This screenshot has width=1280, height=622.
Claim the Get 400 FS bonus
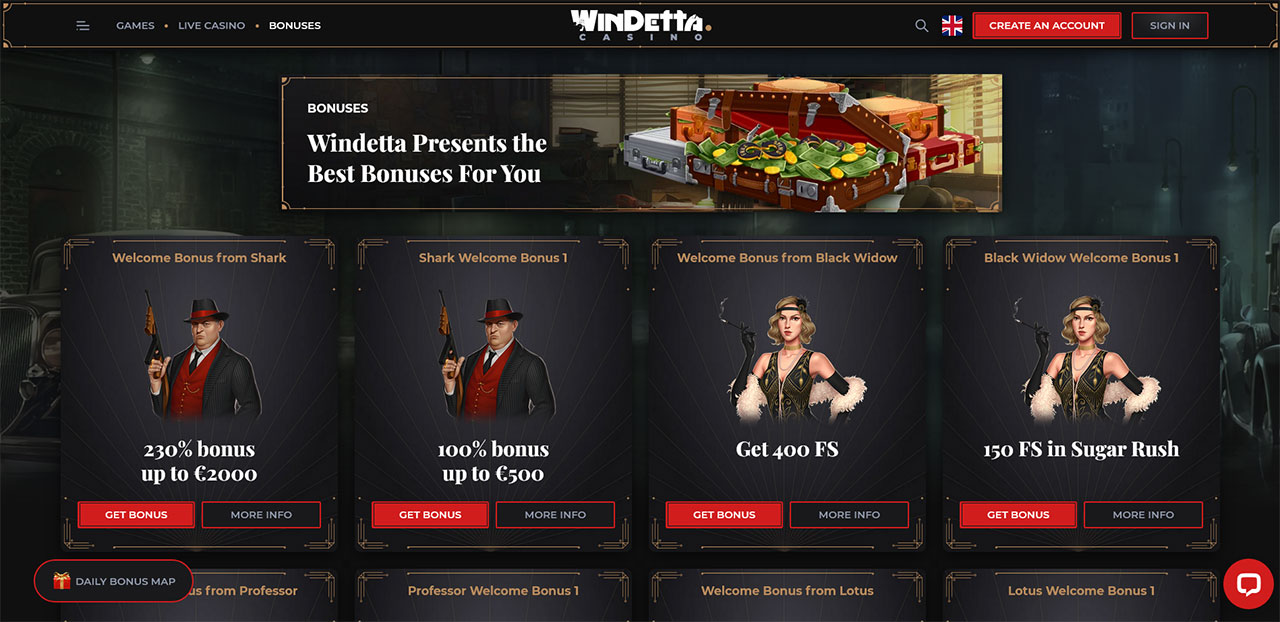click(724, 515)
